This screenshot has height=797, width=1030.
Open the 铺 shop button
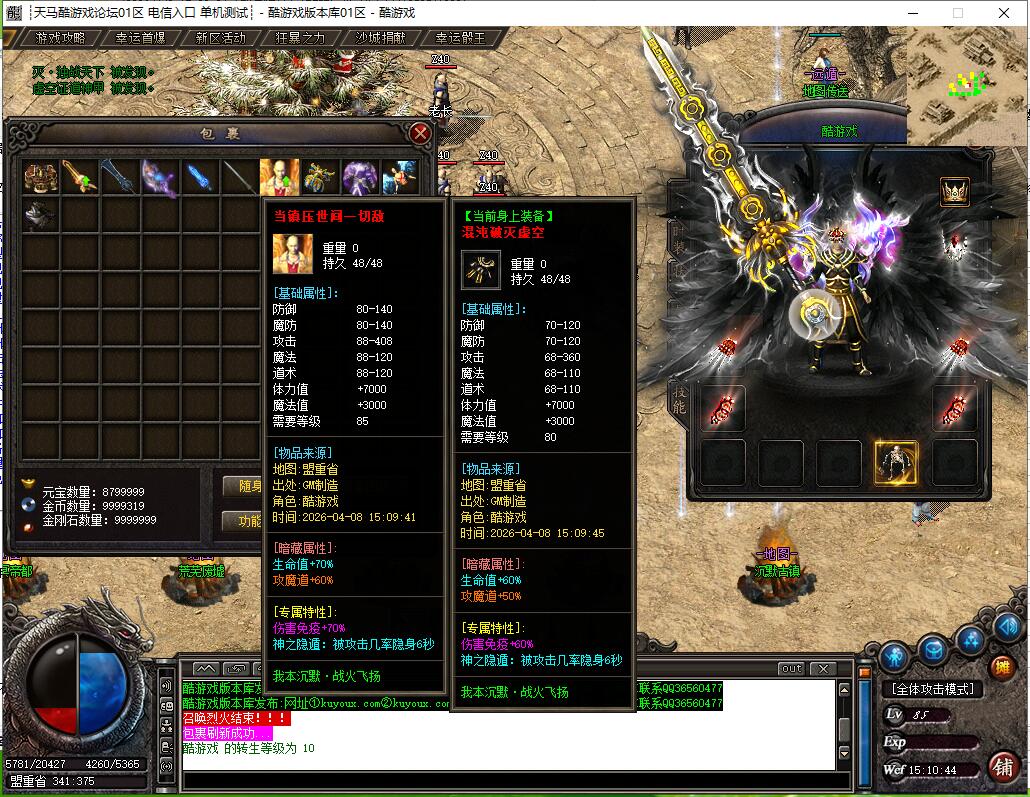pos(1002,766)
